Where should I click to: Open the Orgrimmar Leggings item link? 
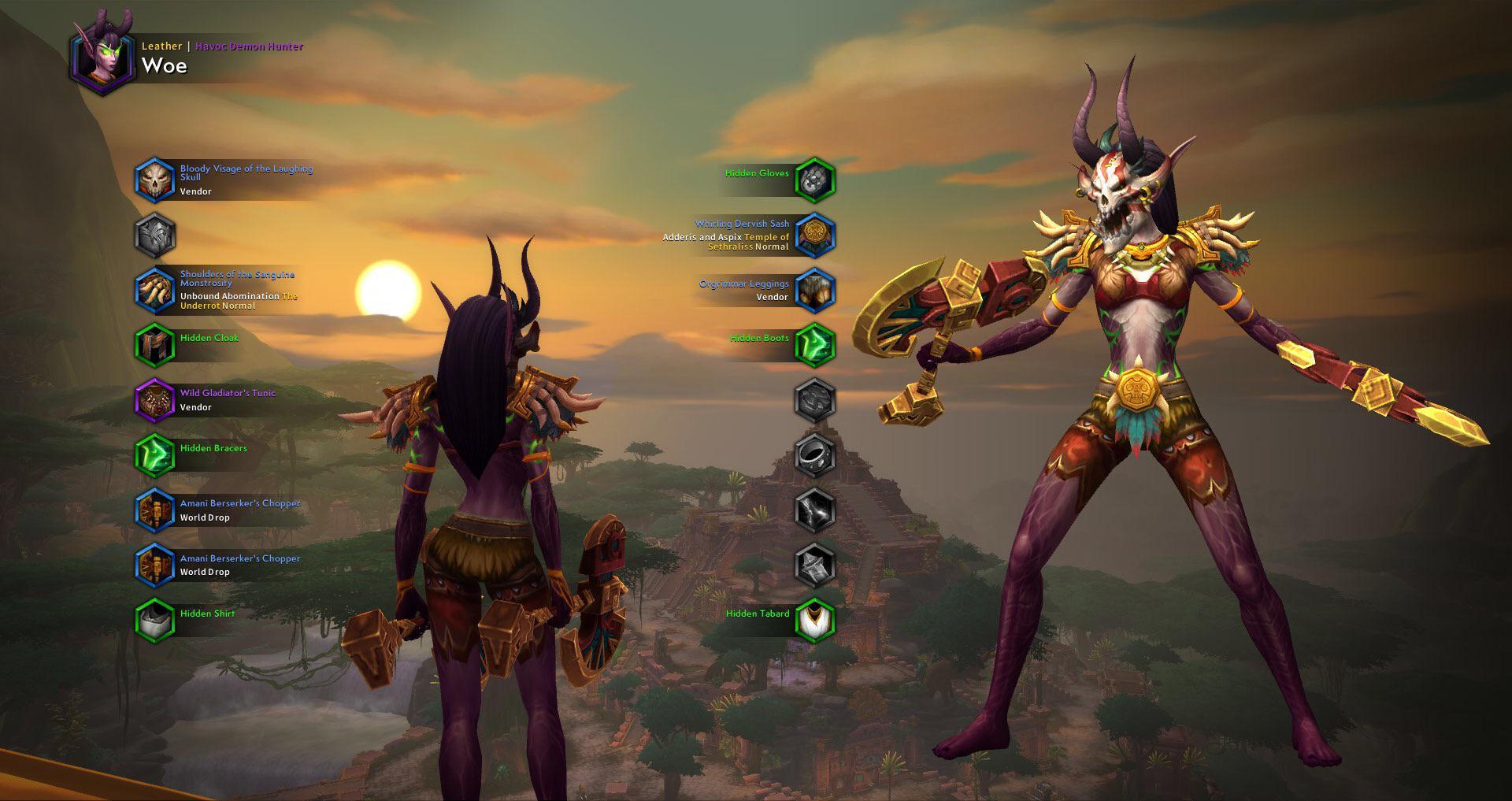click(743, 284)
